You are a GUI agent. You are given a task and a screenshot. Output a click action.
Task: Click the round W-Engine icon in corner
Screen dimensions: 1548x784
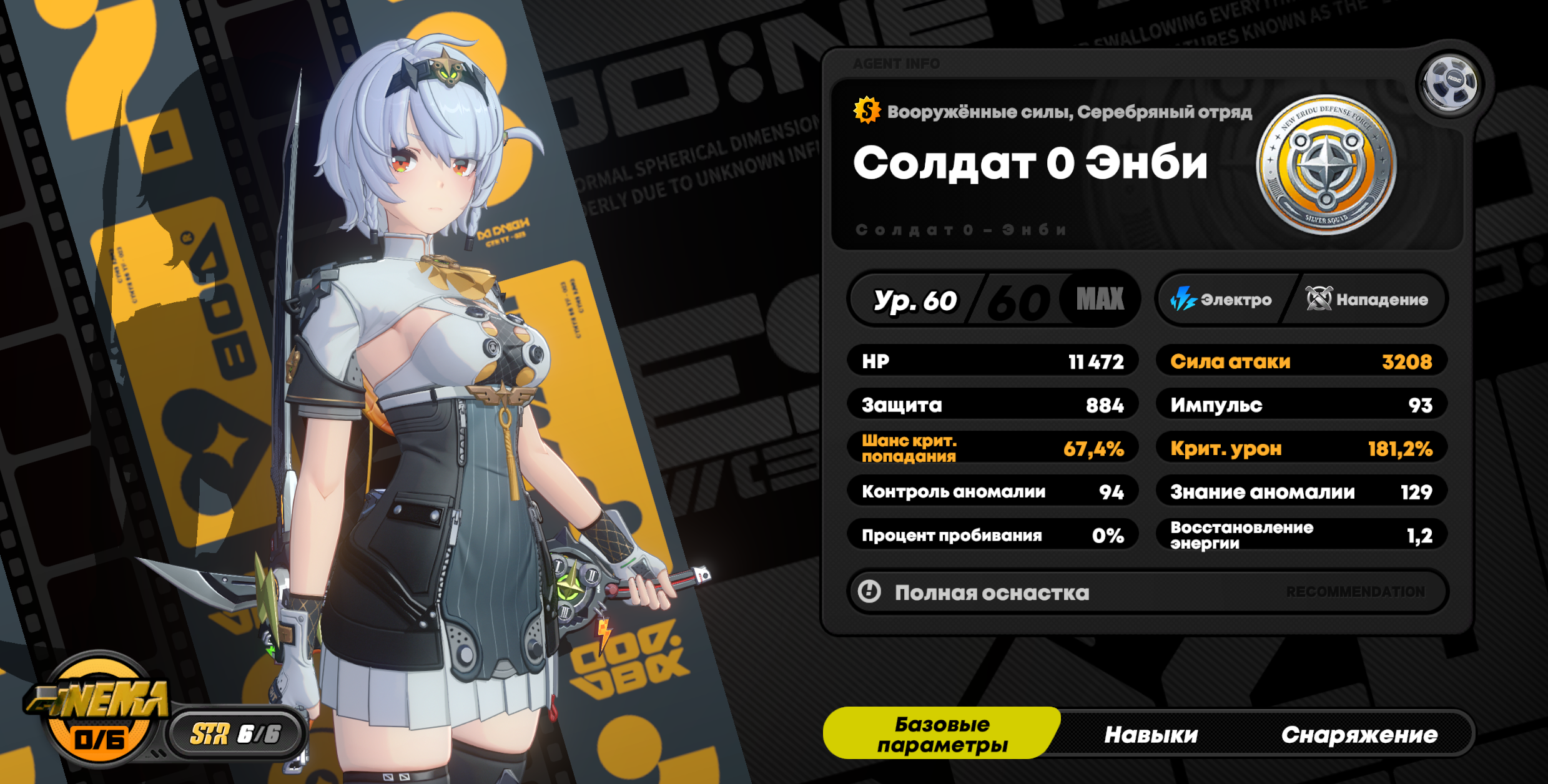click(x=1449, y=83)
